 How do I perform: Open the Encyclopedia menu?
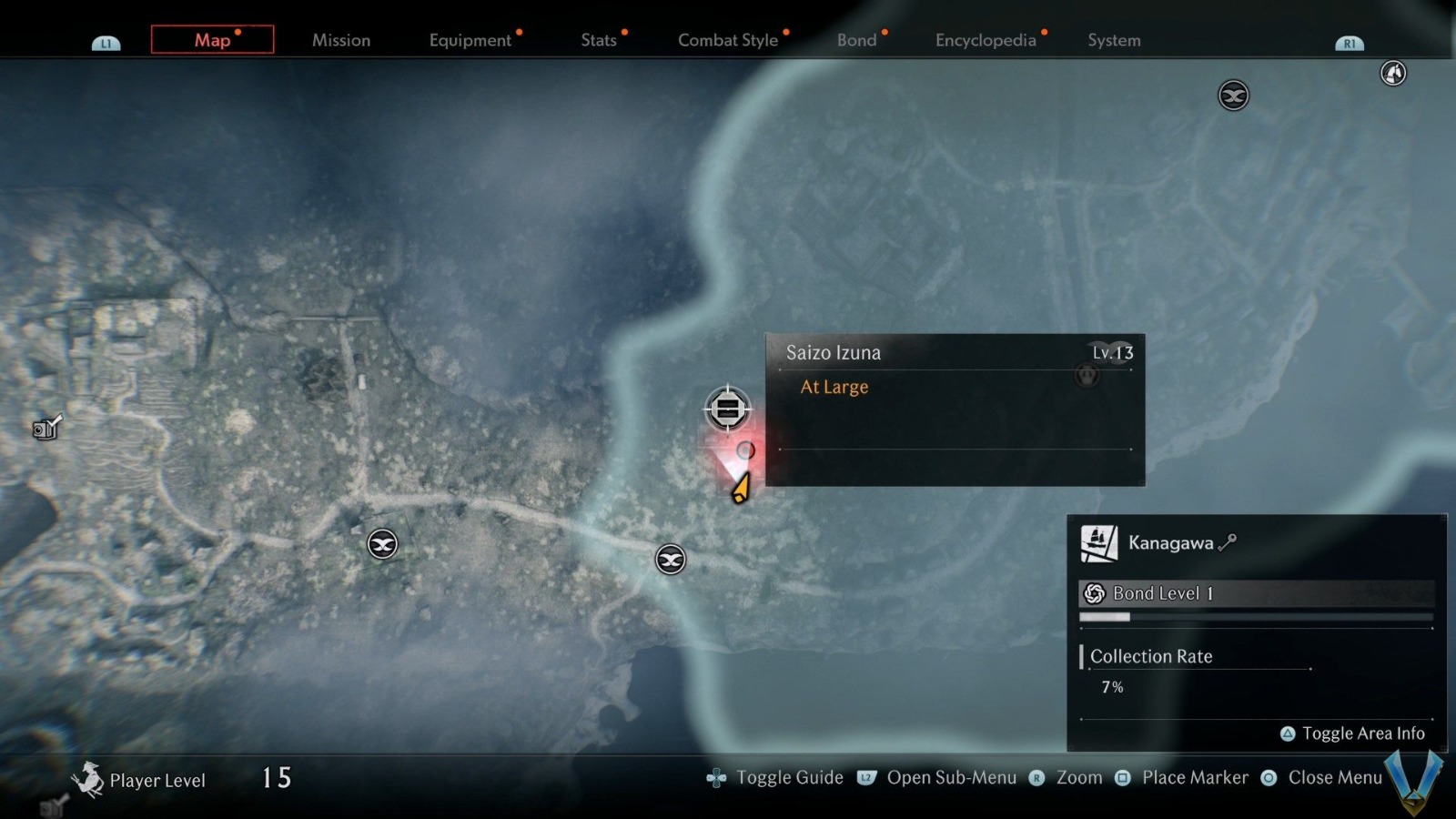pyautogui.click(x=986, y=40)
